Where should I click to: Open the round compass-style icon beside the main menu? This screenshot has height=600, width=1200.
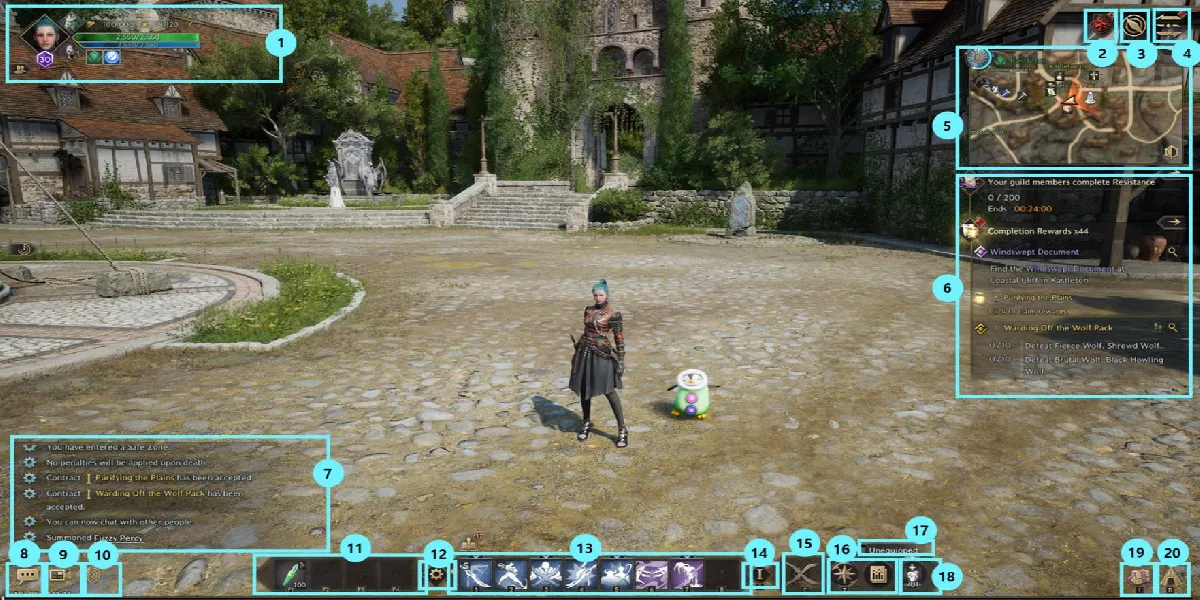(1134, 24)
